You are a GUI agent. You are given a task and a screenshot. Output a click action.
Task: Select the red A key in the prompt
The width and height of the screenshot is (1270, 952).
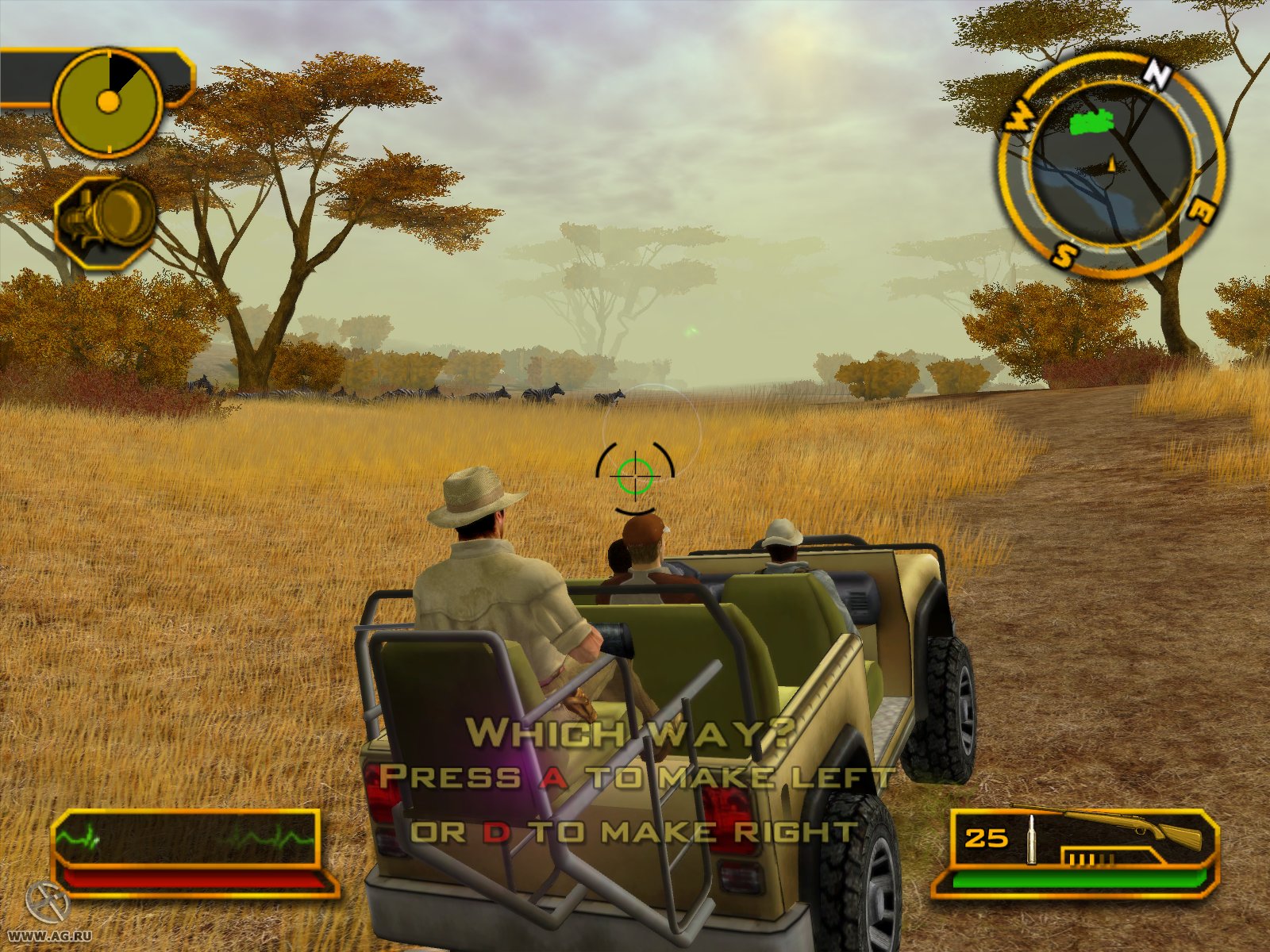coord(556,779)
